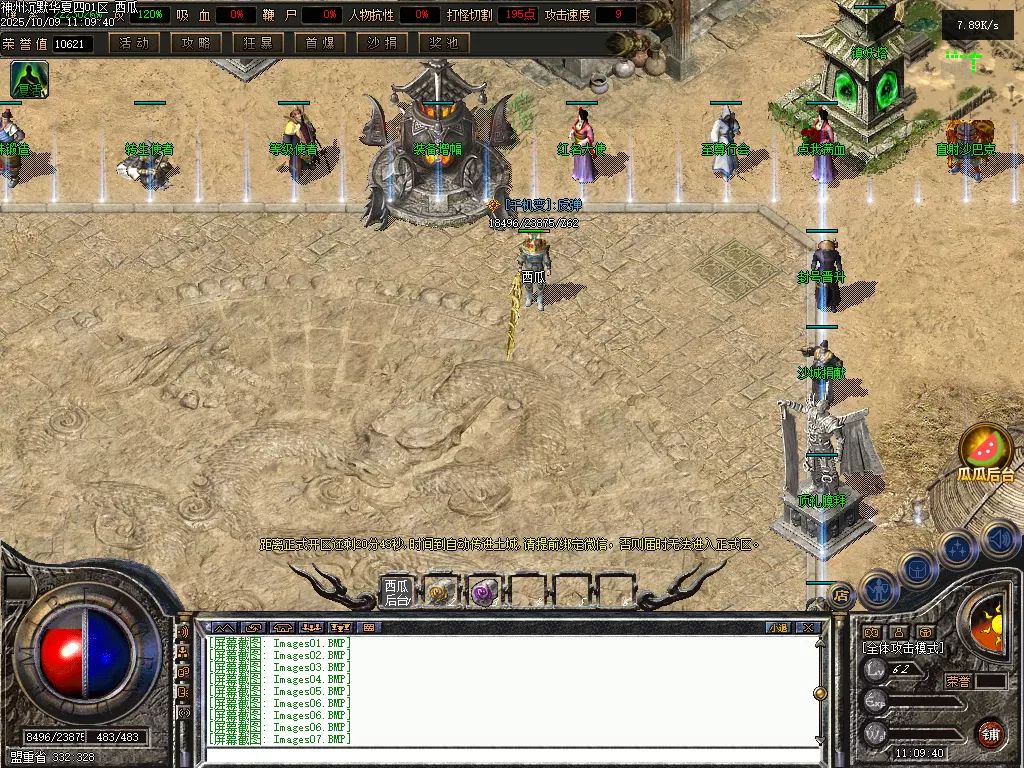The height and width of the screenshot is (768, 1024).
Task: Use the purple scroll in the hotbar
Action: pyautogui.click(x=484, y=592)
